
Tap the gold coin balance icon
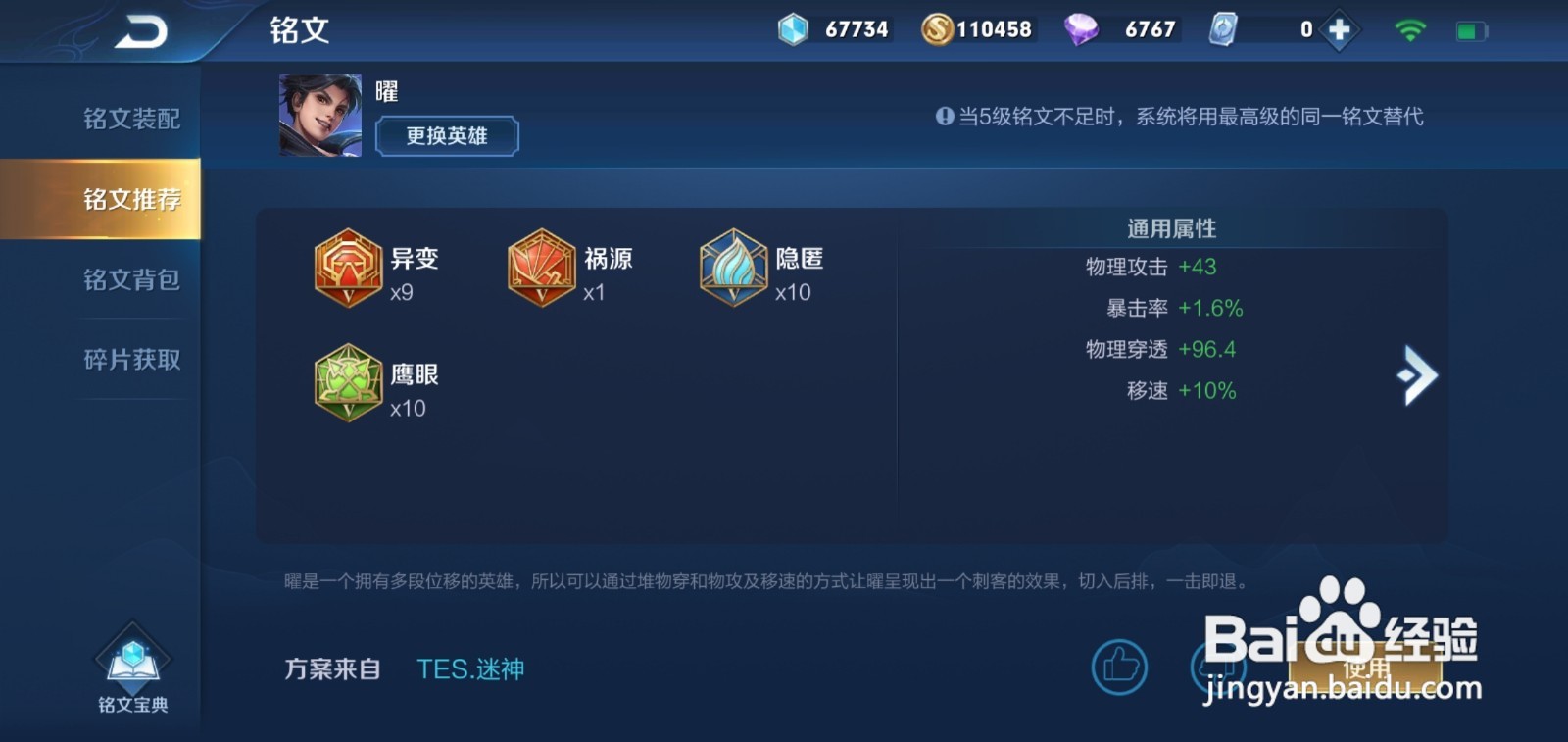(938, 28)
